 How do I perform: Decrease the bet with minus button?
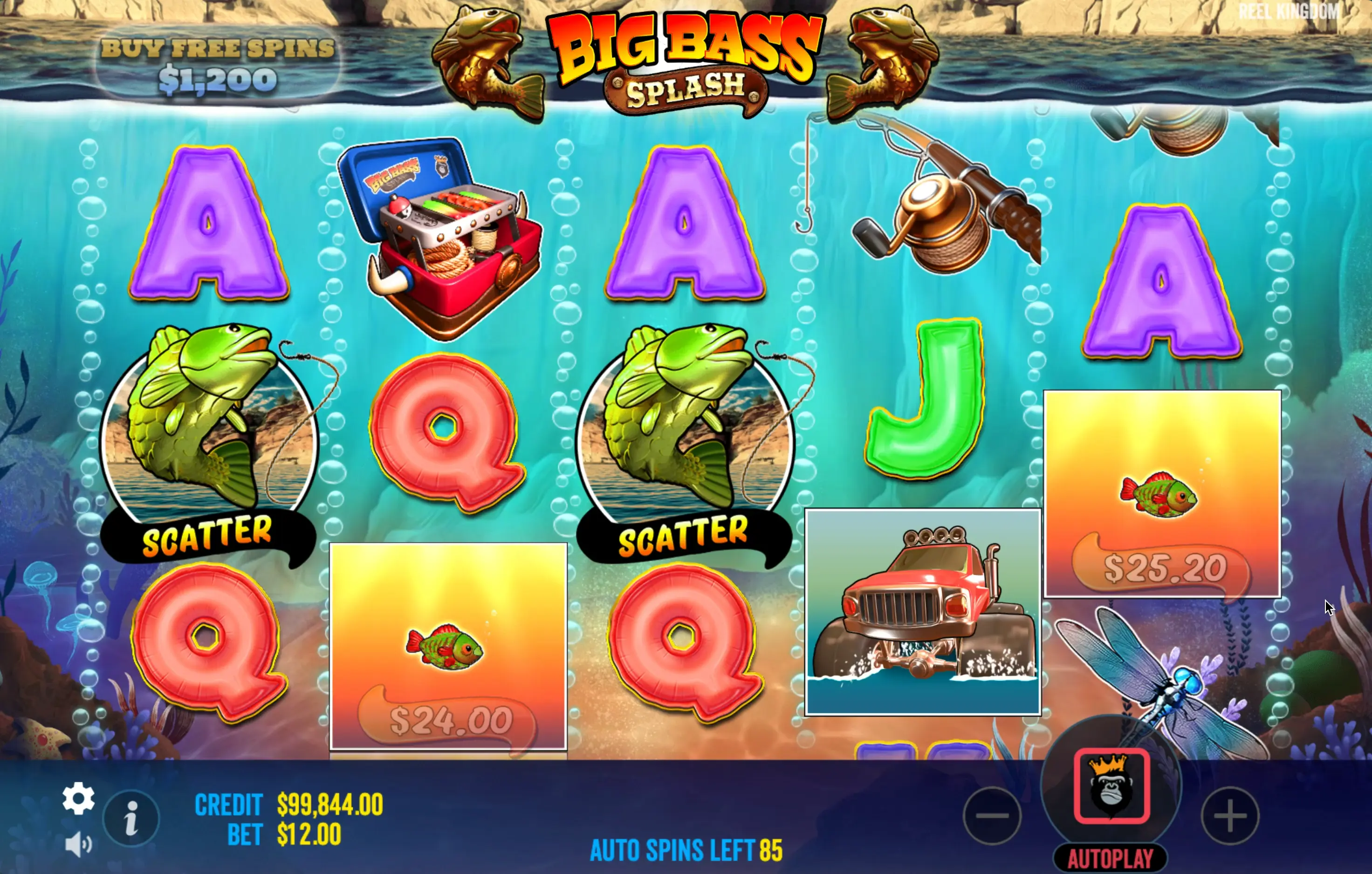click(992, 816)
